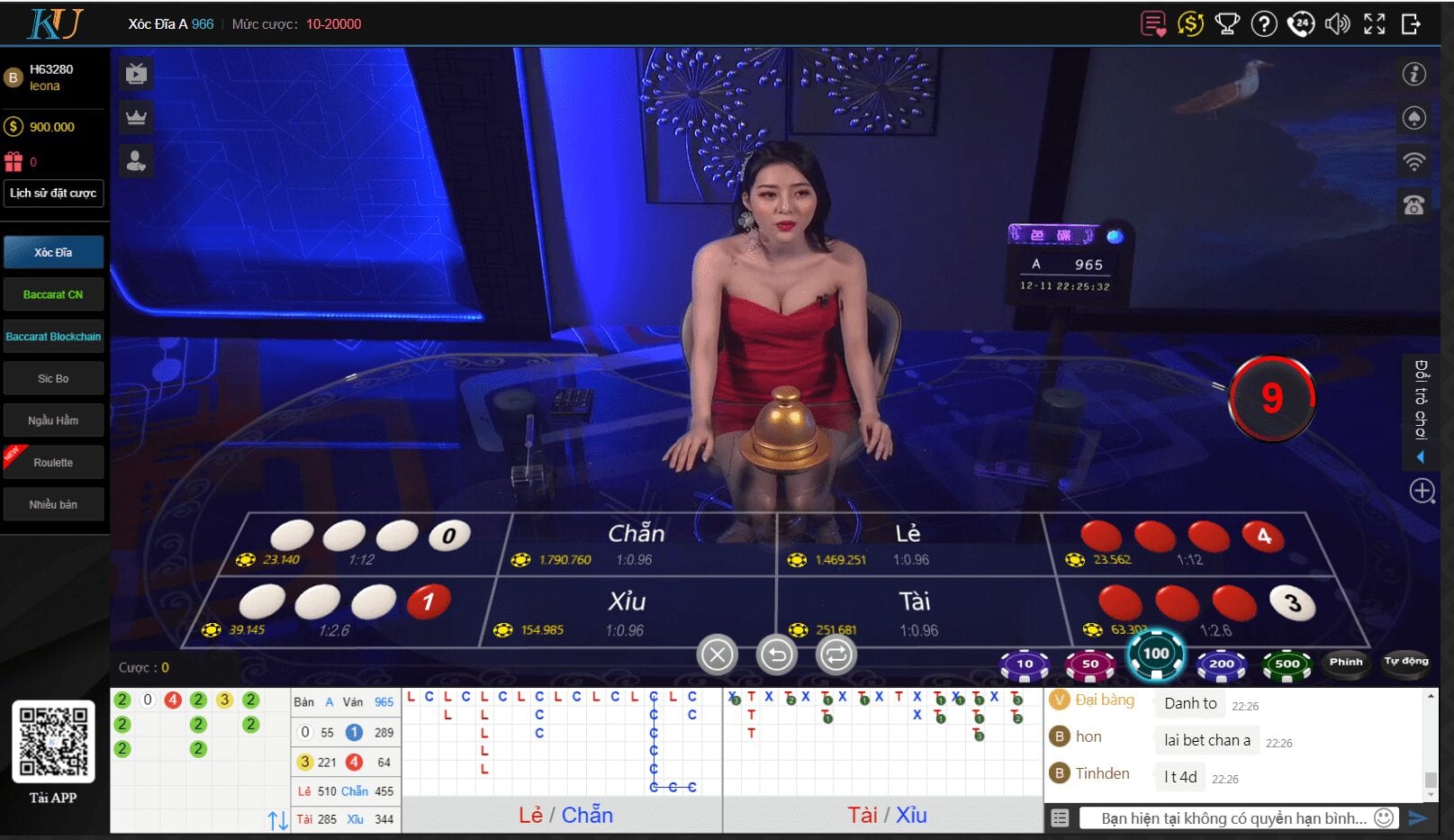Open Lịch sử đặt cược history

[54, 193]
